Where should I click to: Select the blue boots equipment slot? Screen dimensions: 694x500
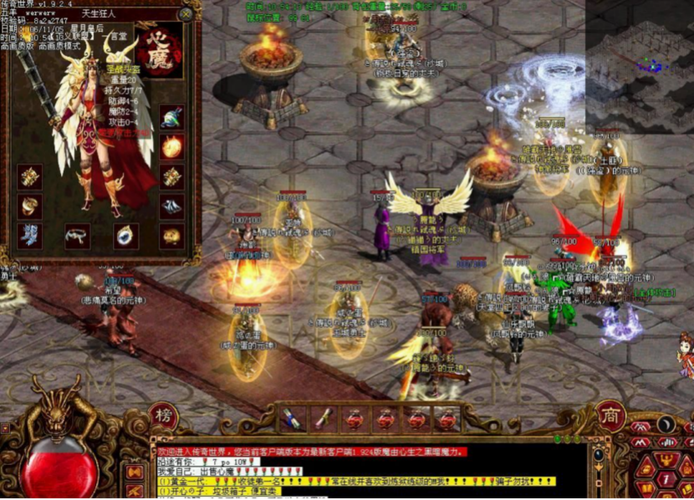30,235
